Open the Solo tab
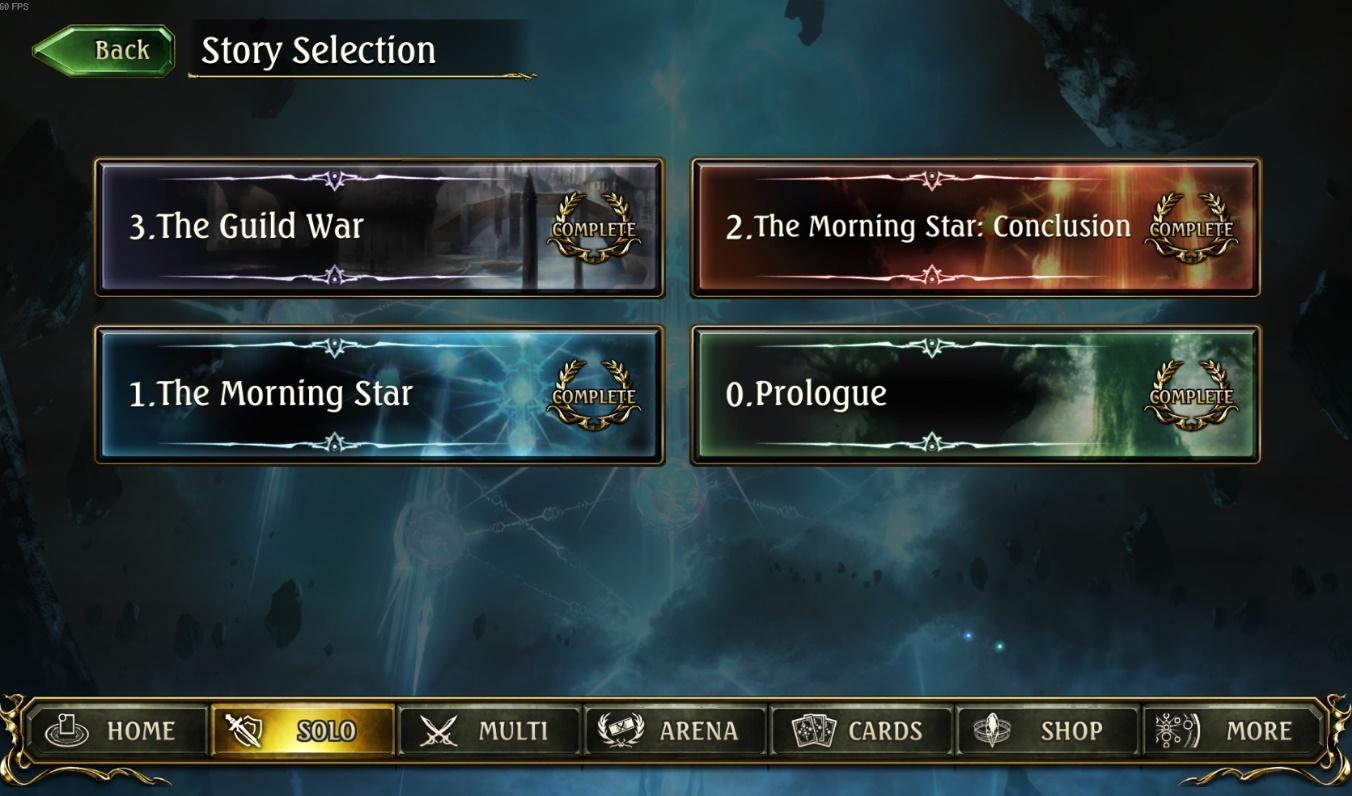Screen dimensions: 1352x796 click(303, 731)
